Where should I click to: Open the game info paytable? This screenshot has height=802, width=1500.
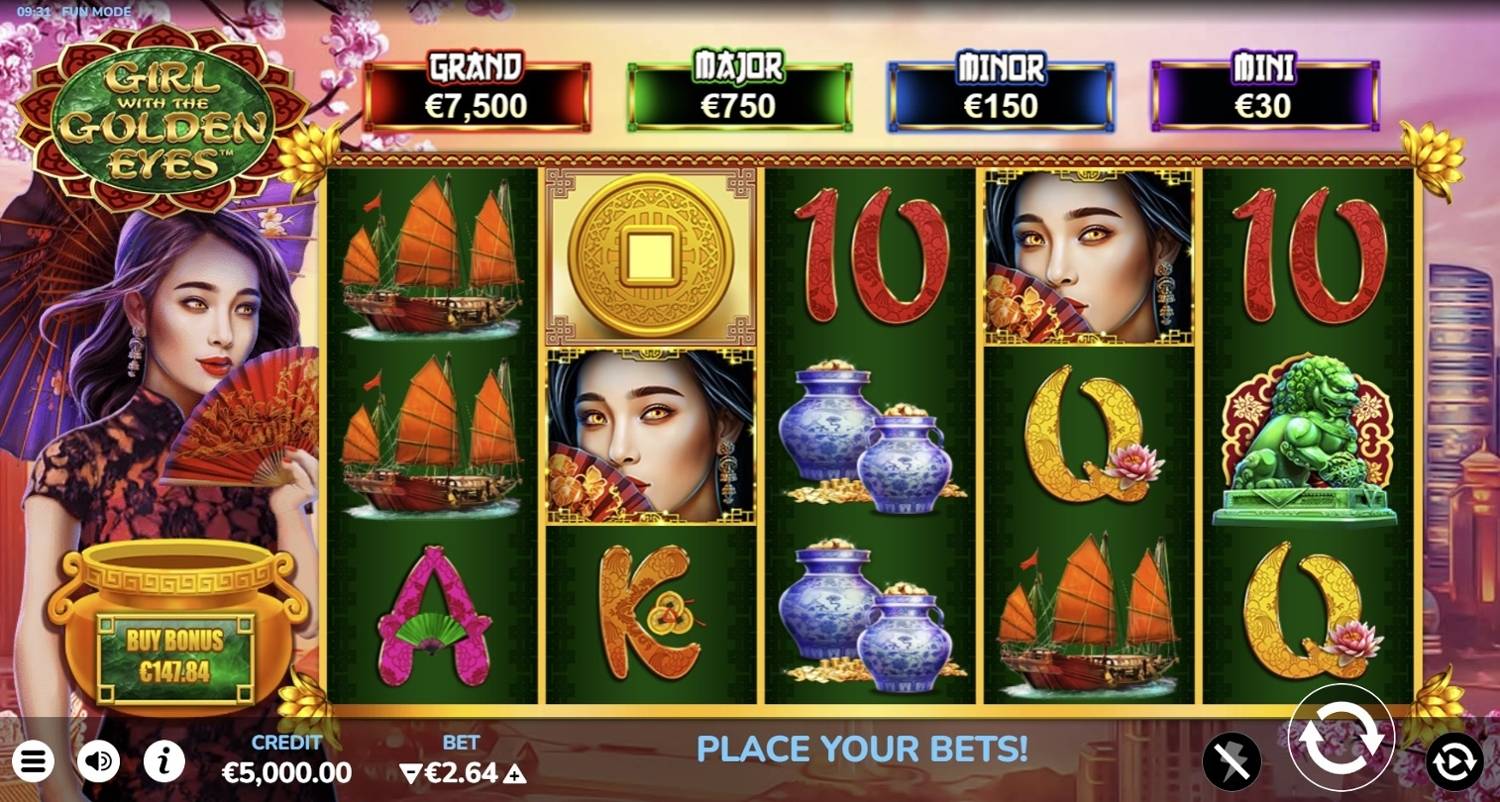[x=164, y=763]
